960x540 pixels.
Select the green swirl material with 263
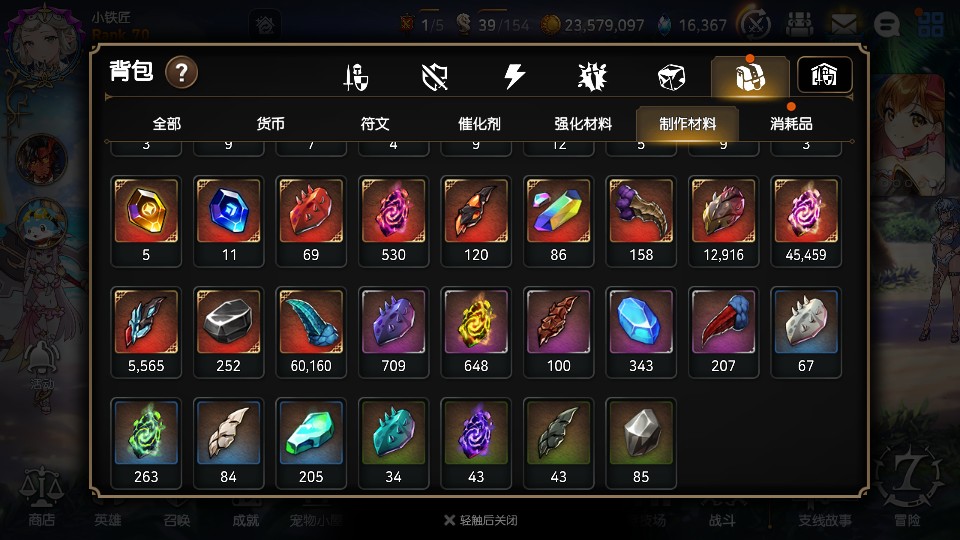coord(147,434)
